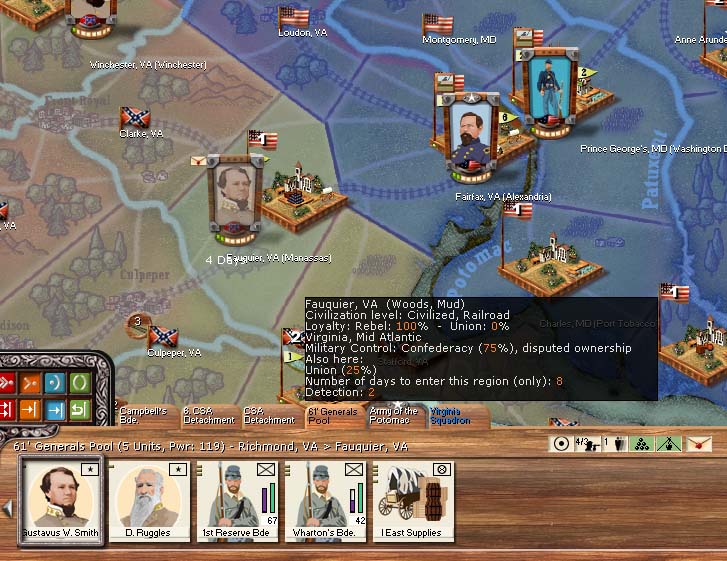Click the sealed envelope icon
This screenshot has width=727, height=561.
click(x=697, y=444)
